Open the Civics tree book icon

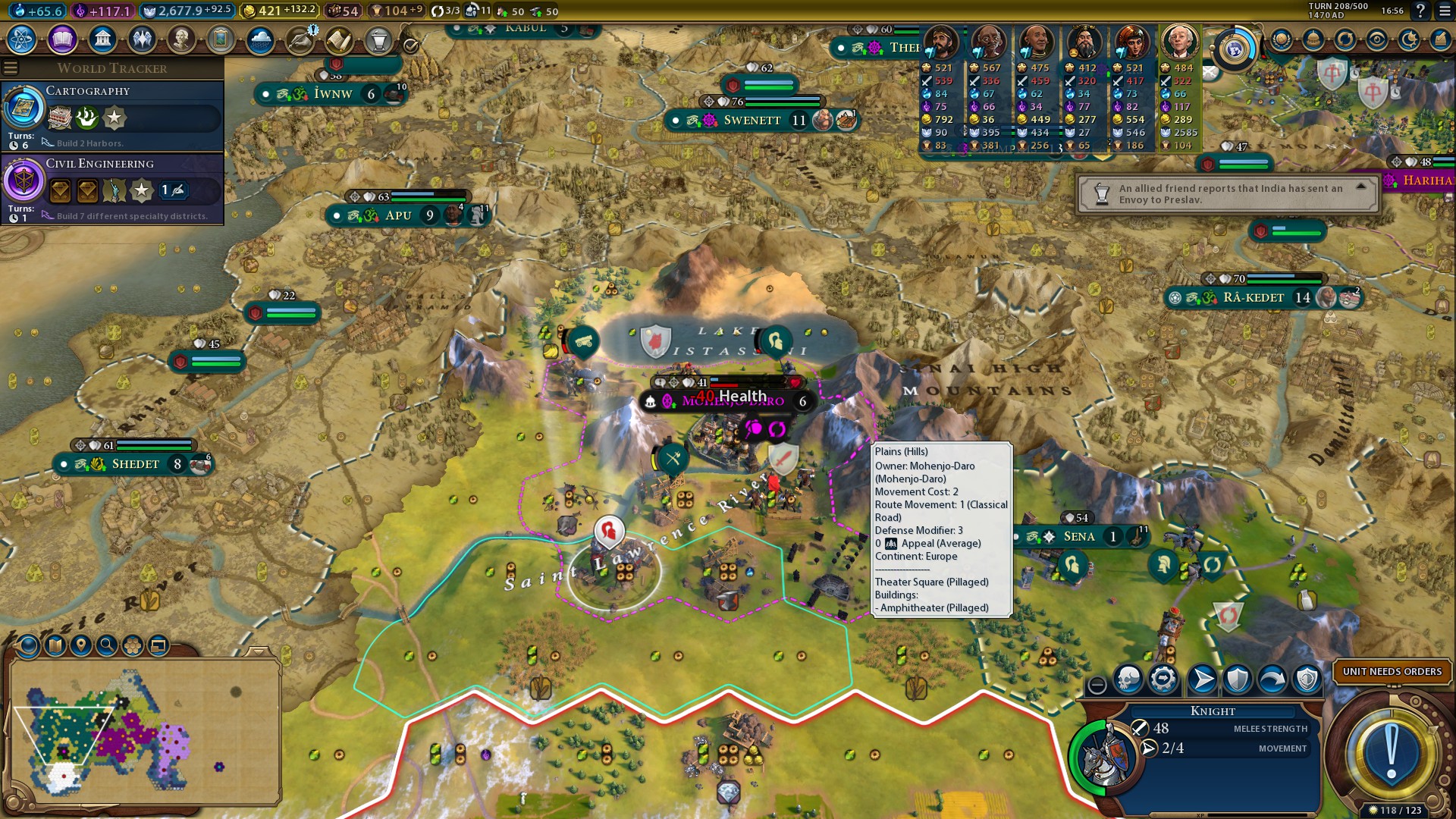point(62,39)
